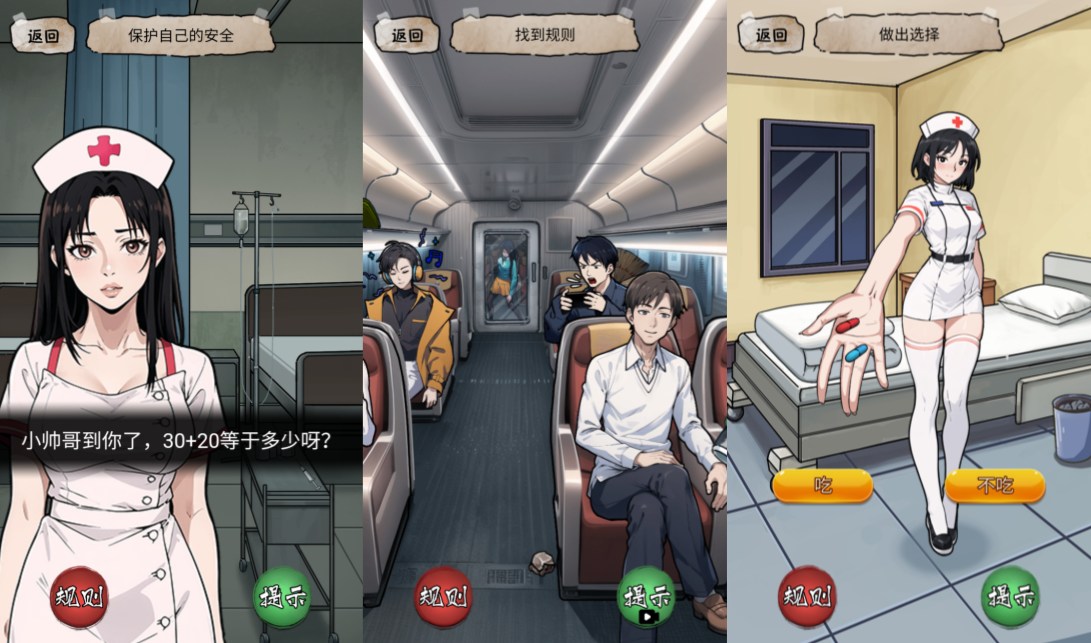Go back using 返回 beside 找到规则
This screenshot has width=1091, height=643.
[406, 36]
